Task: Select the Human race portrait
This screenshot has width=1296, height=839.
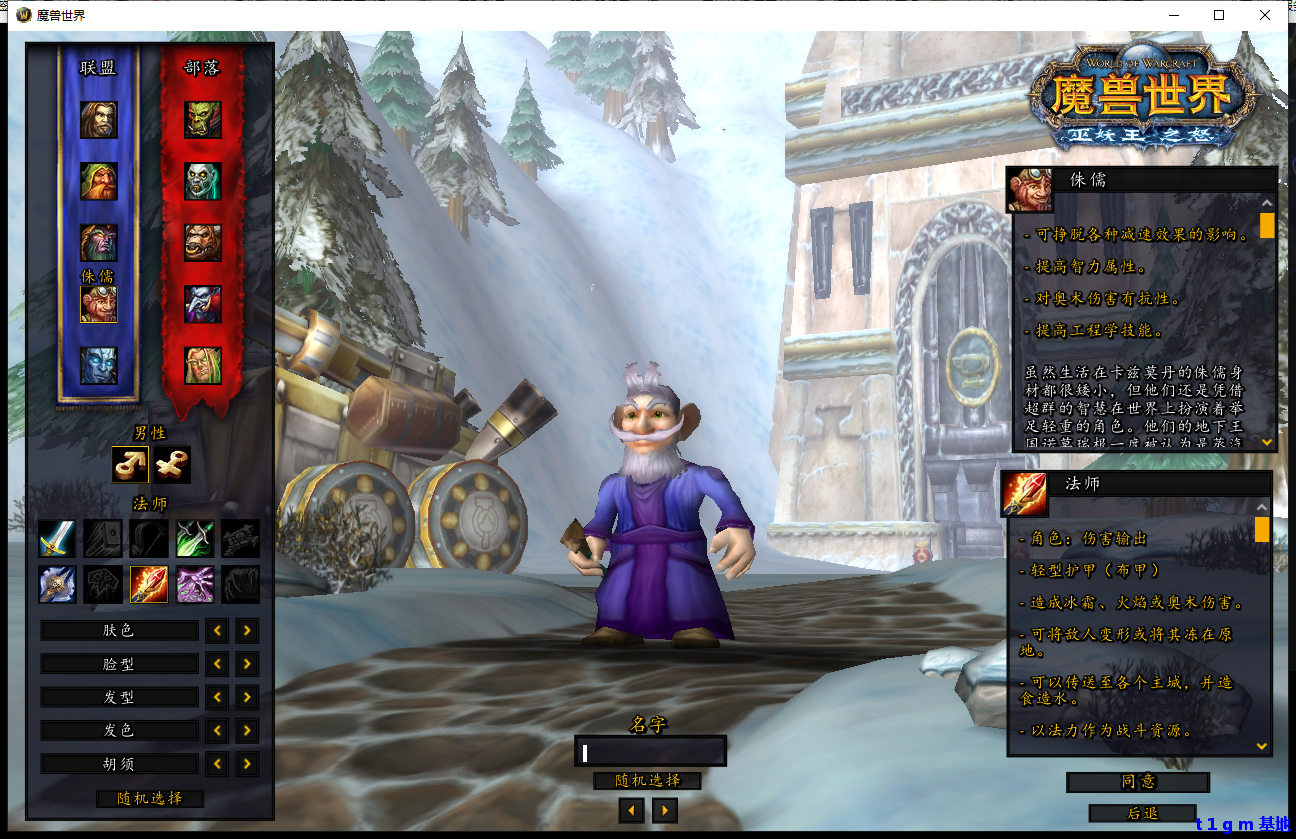Action: (99, 120)
